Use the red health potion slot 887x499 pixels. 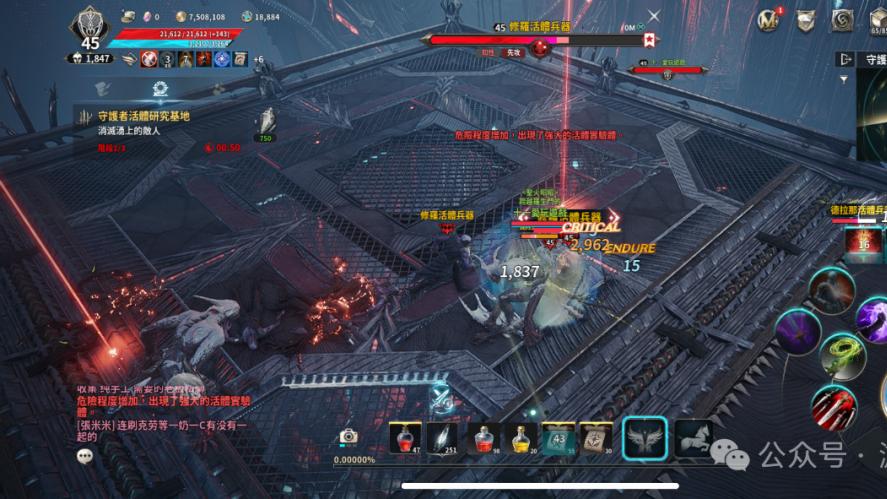[404, 437]
